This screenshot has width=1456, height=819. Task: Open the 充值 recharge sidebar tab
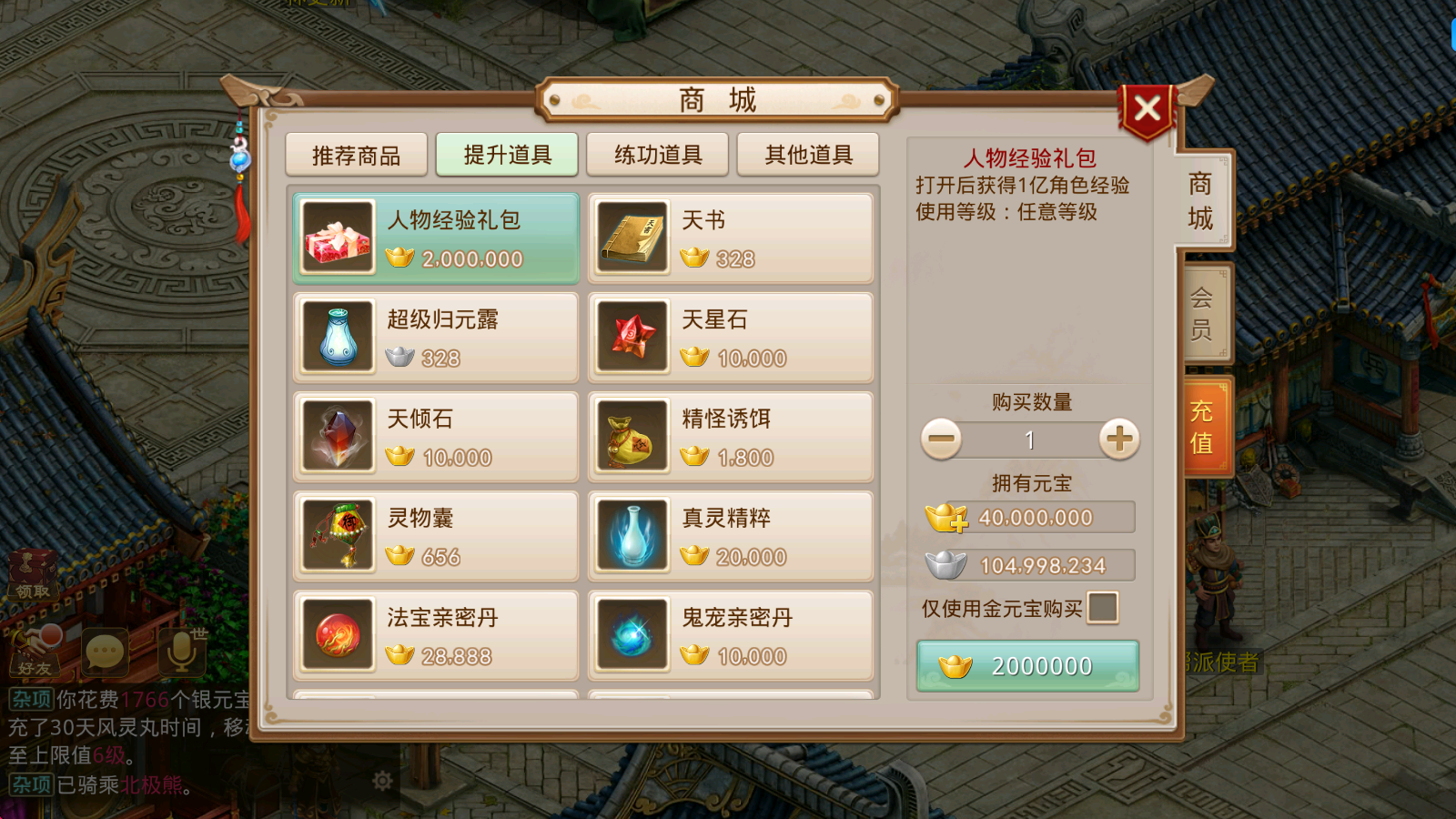[x=1201, y=424]
